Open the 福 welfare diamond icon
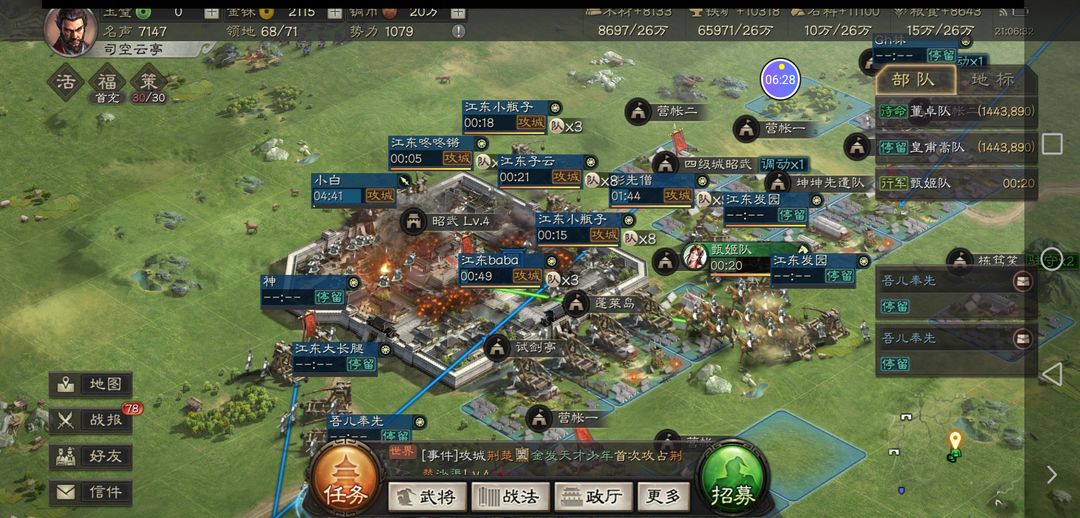The height and width of the screenshot is (518, 1080). 107,81
